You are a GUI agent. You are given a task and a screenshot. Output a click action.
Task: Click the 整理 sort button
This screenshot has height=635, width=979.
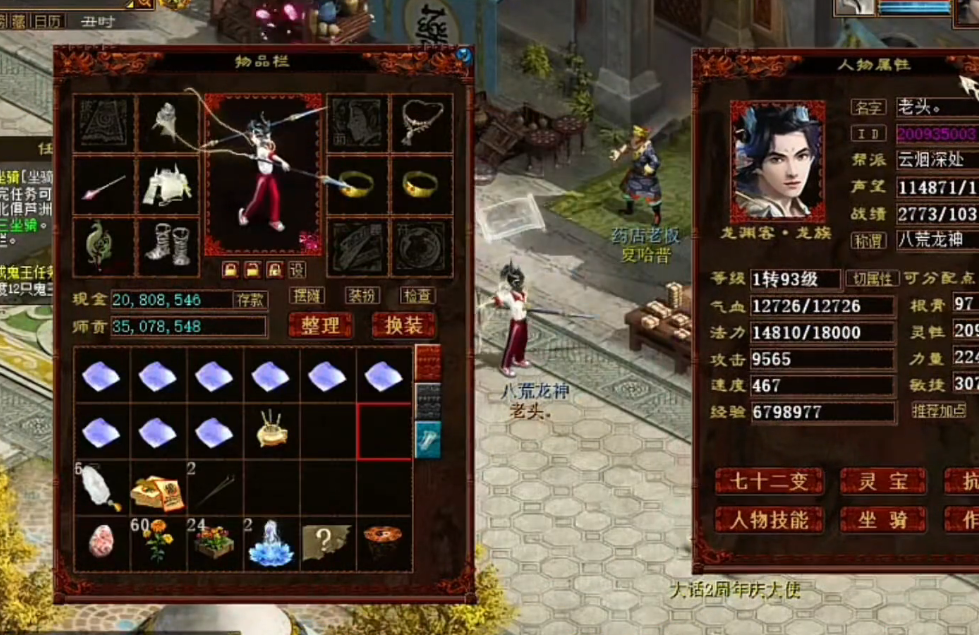coord(321,325)
